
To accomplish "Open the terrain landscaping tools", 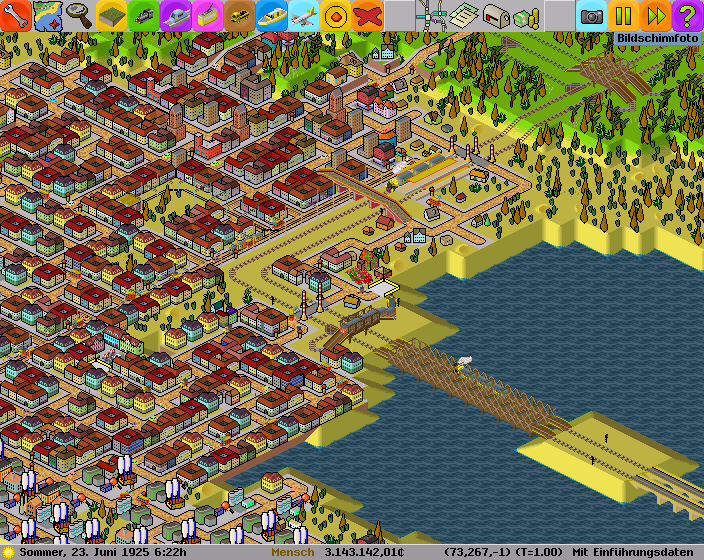I will pos(112,16).
